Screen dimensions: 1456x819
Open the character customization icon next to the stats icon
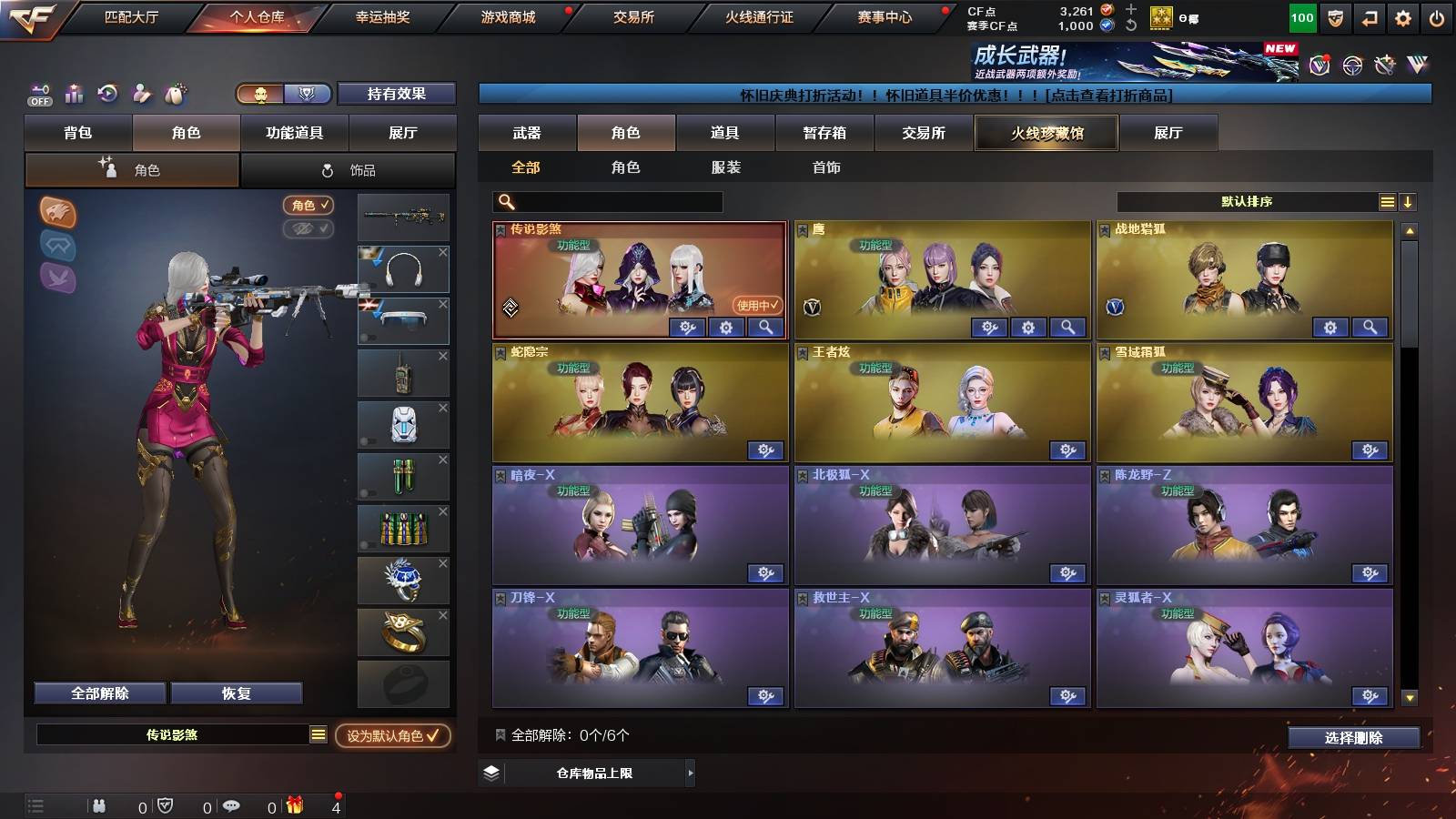tap(141, 93)
